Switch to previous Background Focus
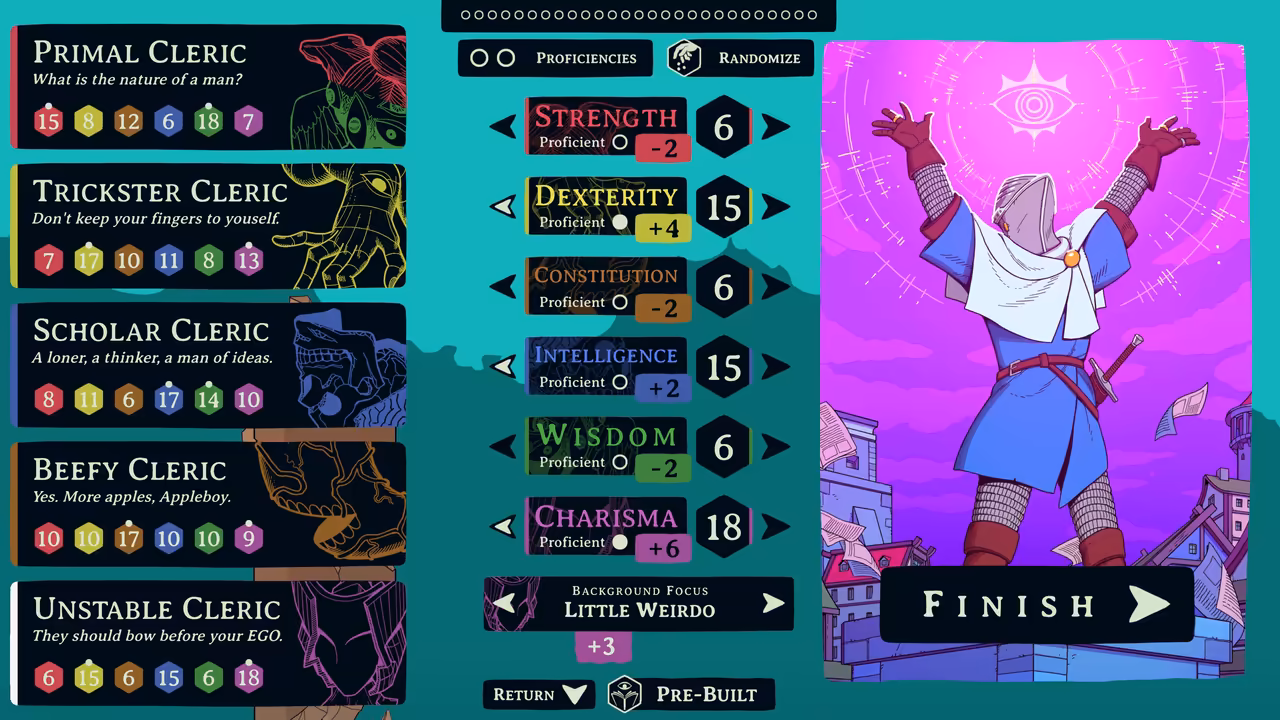Image resolution: width=1280 pixels, height=720 pixels. click(x=505, y=603)
